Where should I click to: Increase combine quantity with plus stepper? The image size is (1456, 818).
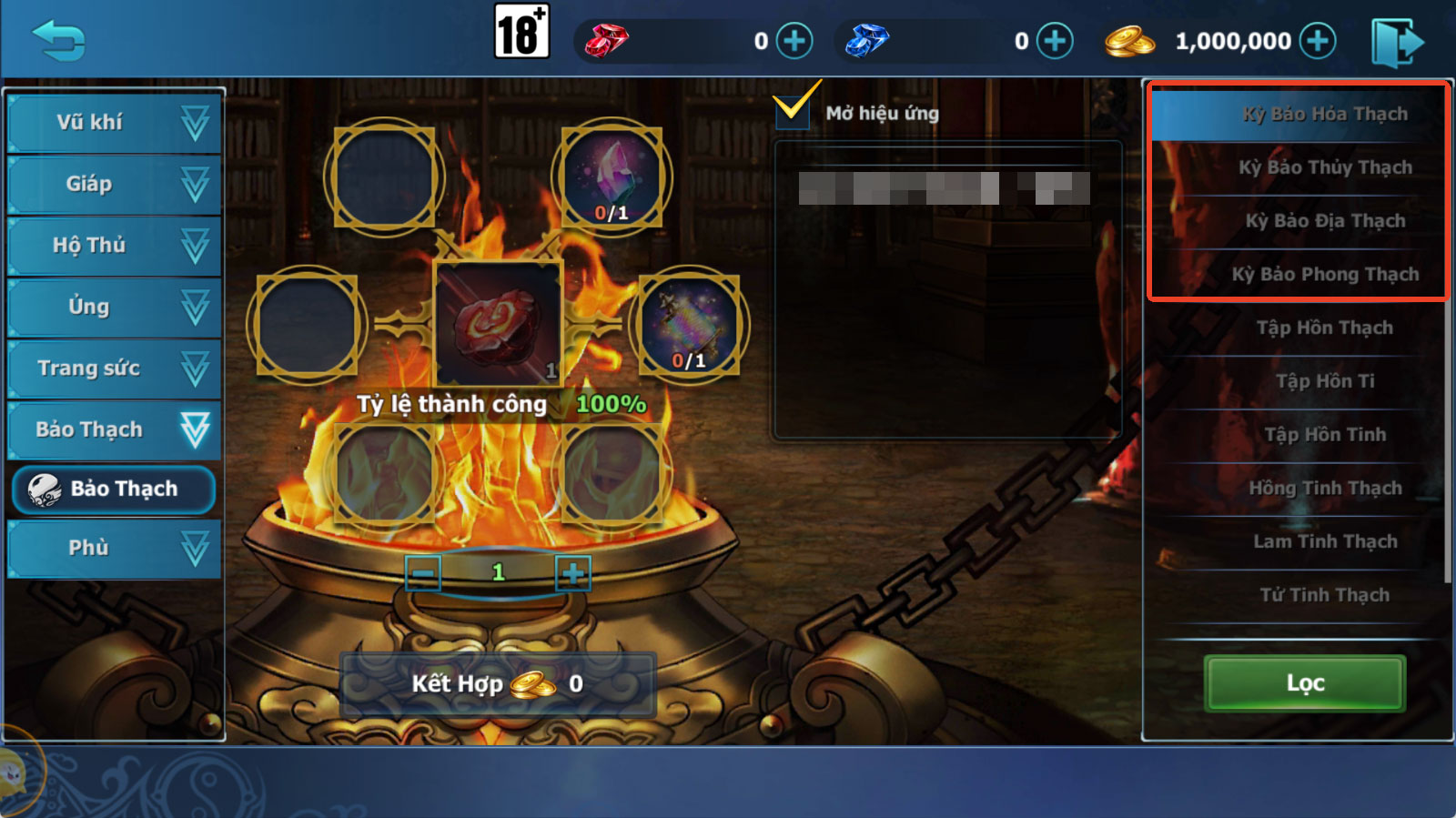(572, 573)
